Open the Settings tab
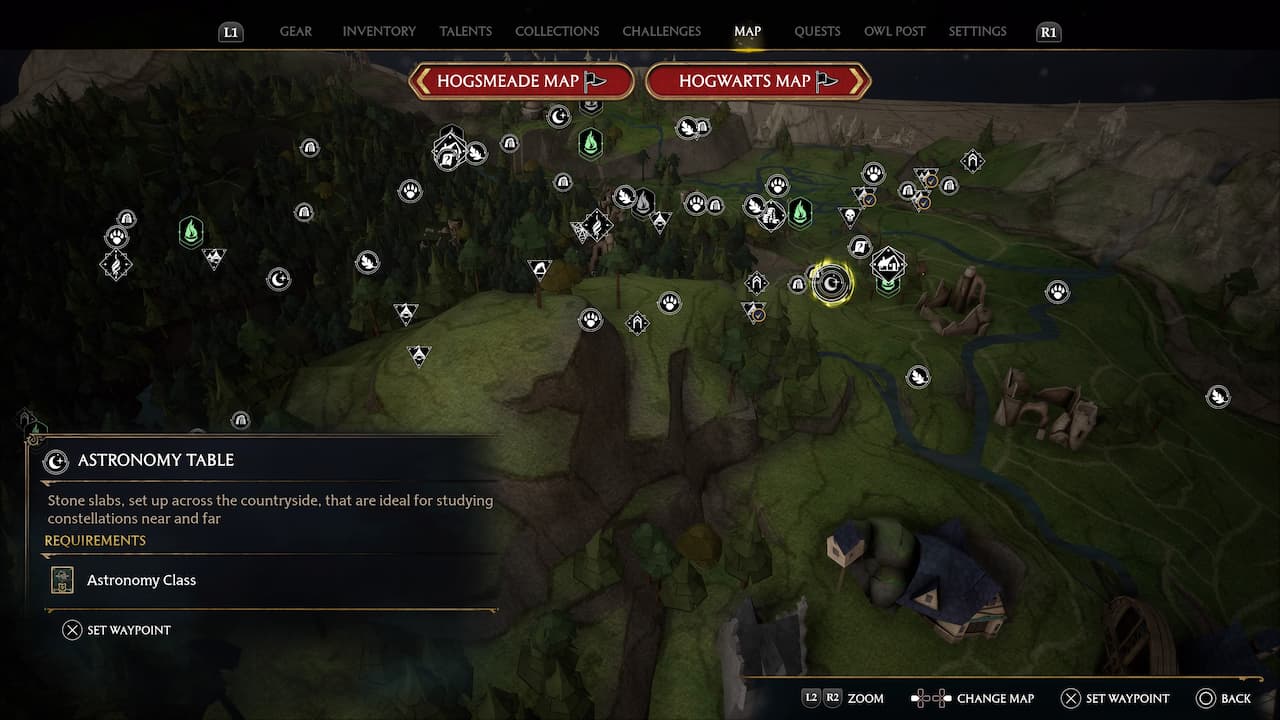Image resolution: width=1280 pixels, height=720 pixels. [x=977, y=31]
